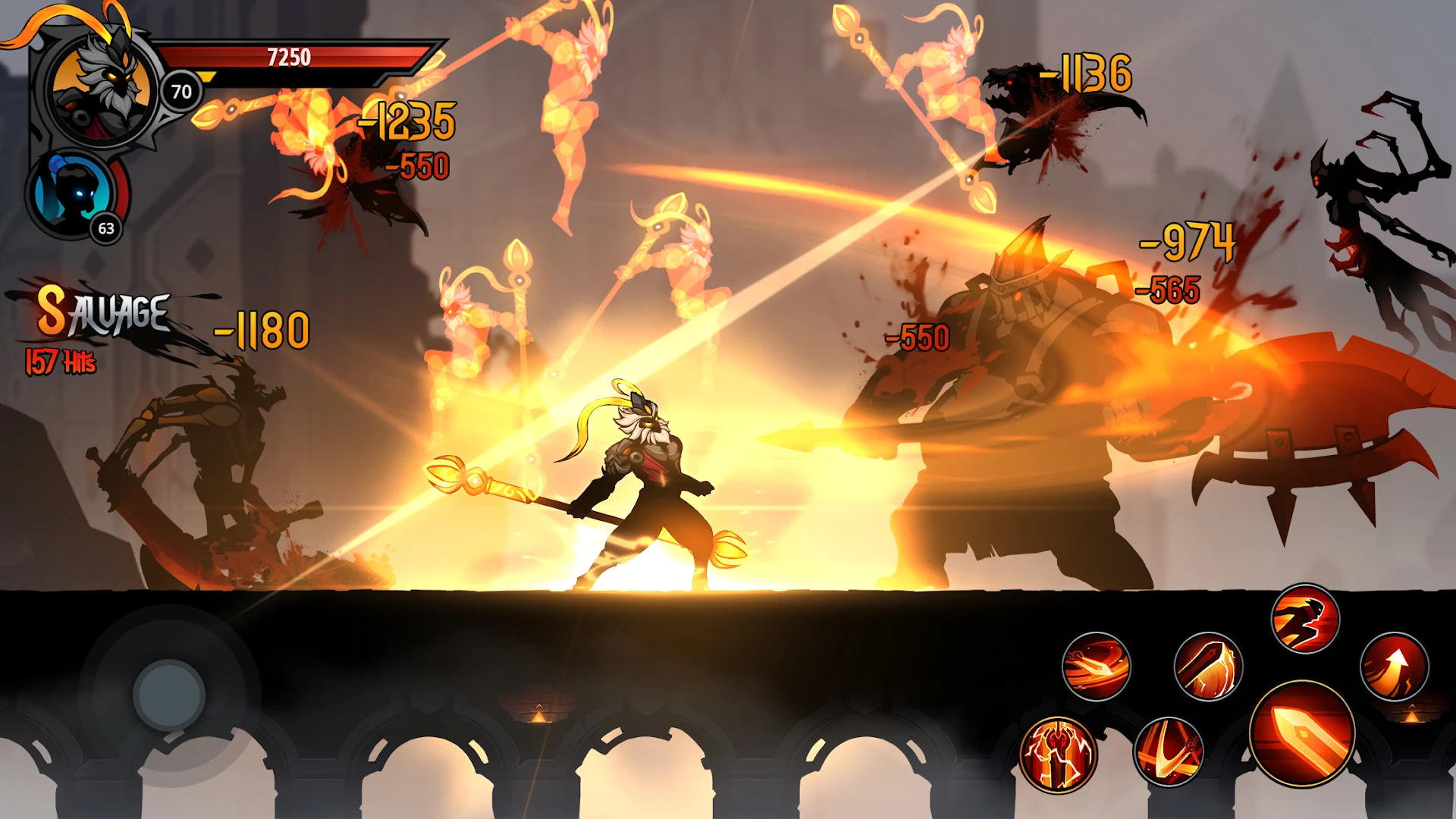Tap the large sword basic attack button
The height and width of the screenshot is (819, 1456).
click(1302, 733)
